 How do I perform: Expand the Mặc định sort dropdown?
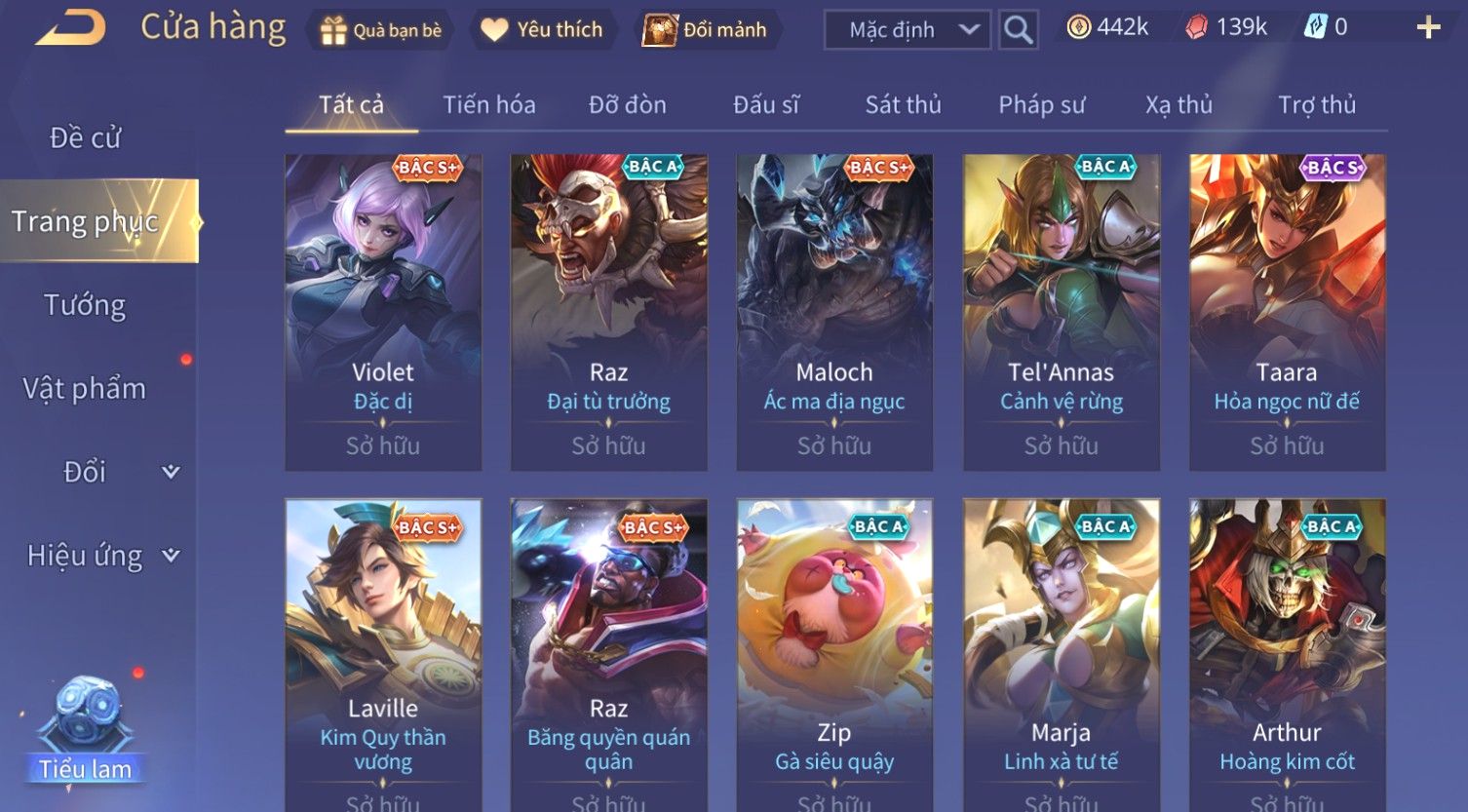908,30
